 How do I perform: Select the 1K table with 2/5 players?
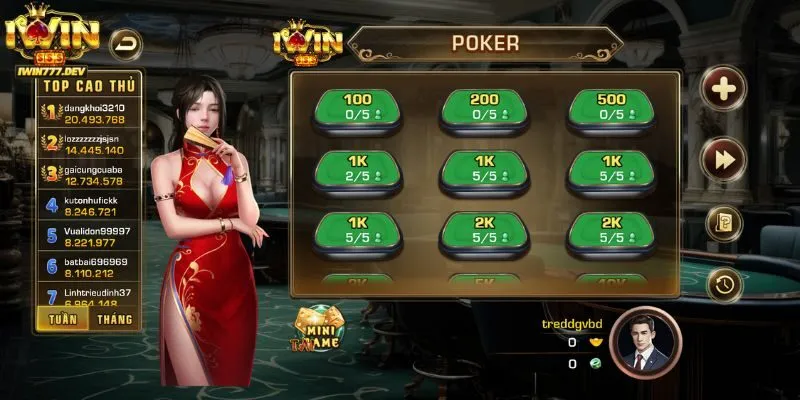[357, 168]
